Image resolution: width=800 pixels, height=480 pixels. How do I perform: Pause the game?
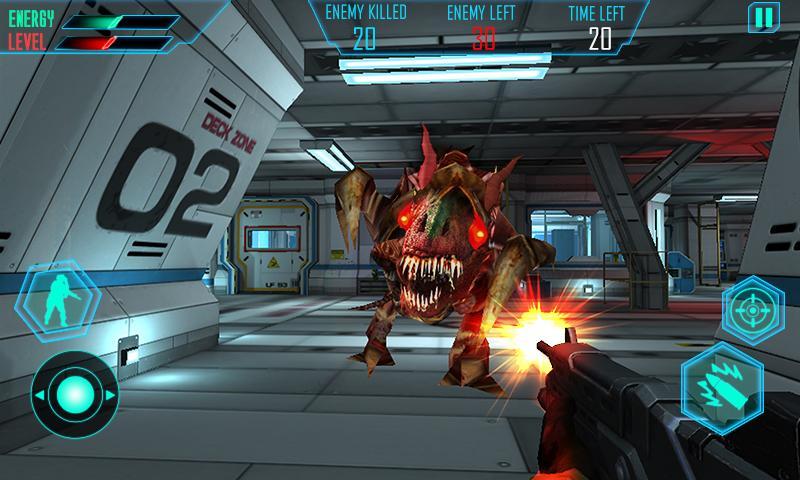pos(763,17)
